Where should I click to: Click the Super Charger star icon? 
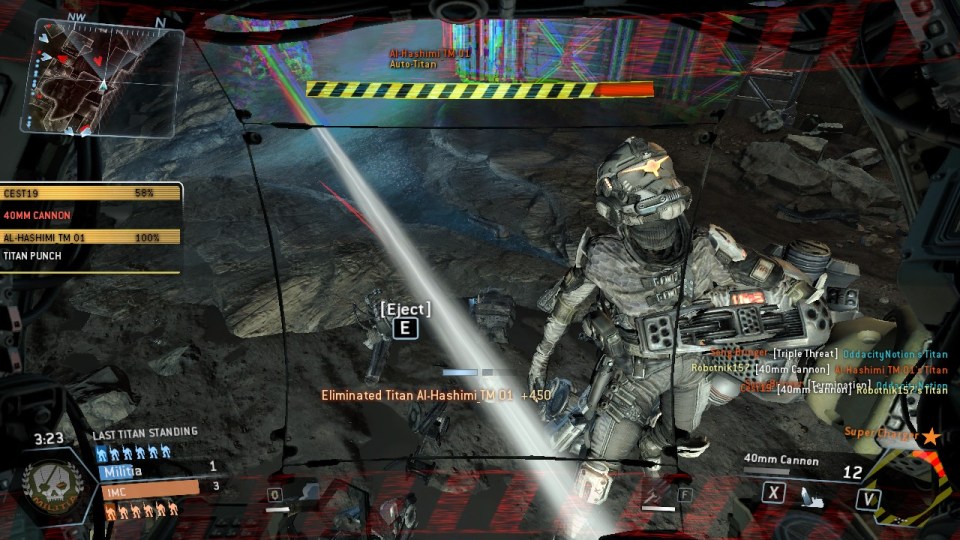pos(931,435)
